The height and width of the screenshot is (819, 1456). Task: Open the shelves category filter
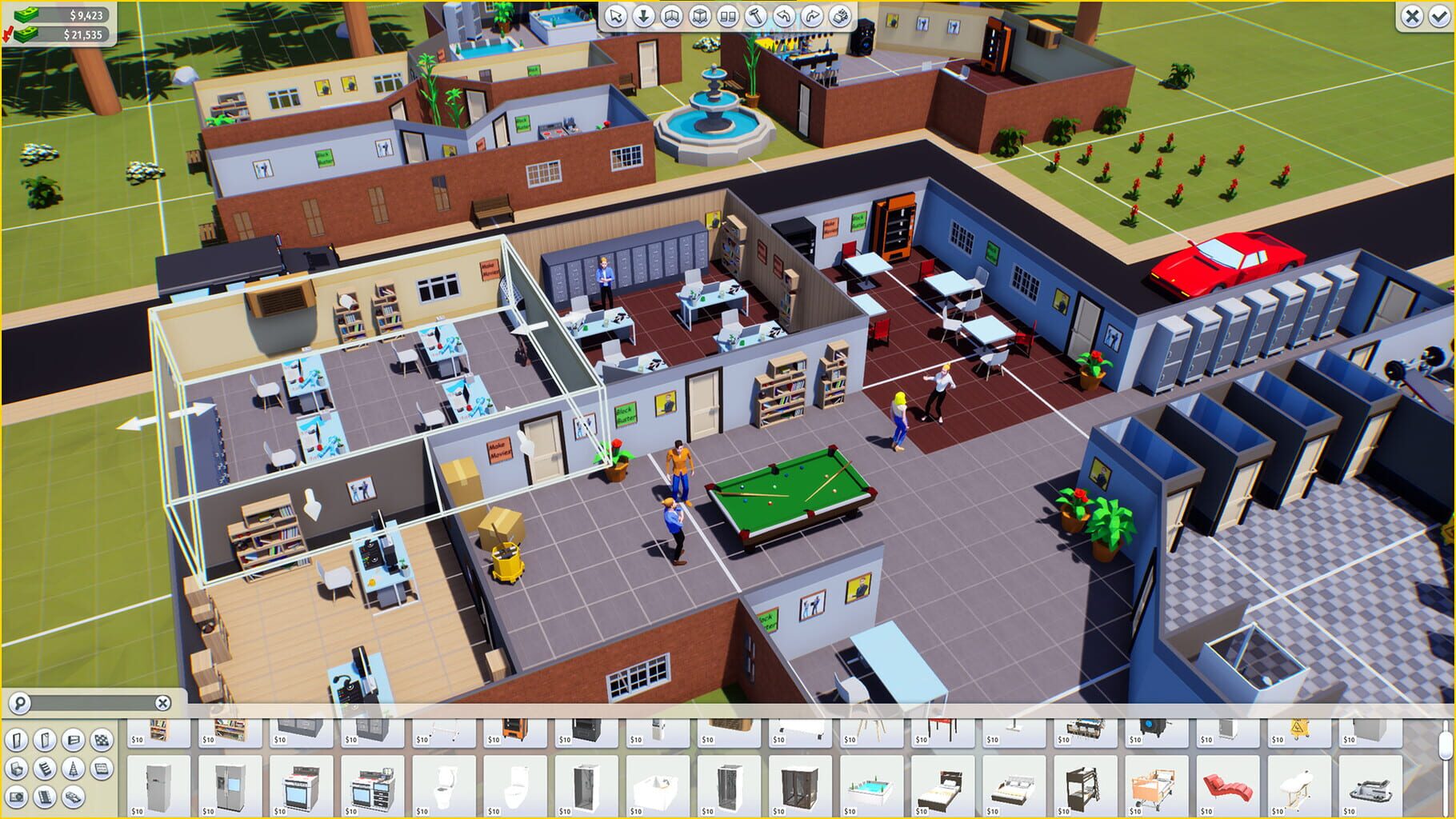point(45,768)
